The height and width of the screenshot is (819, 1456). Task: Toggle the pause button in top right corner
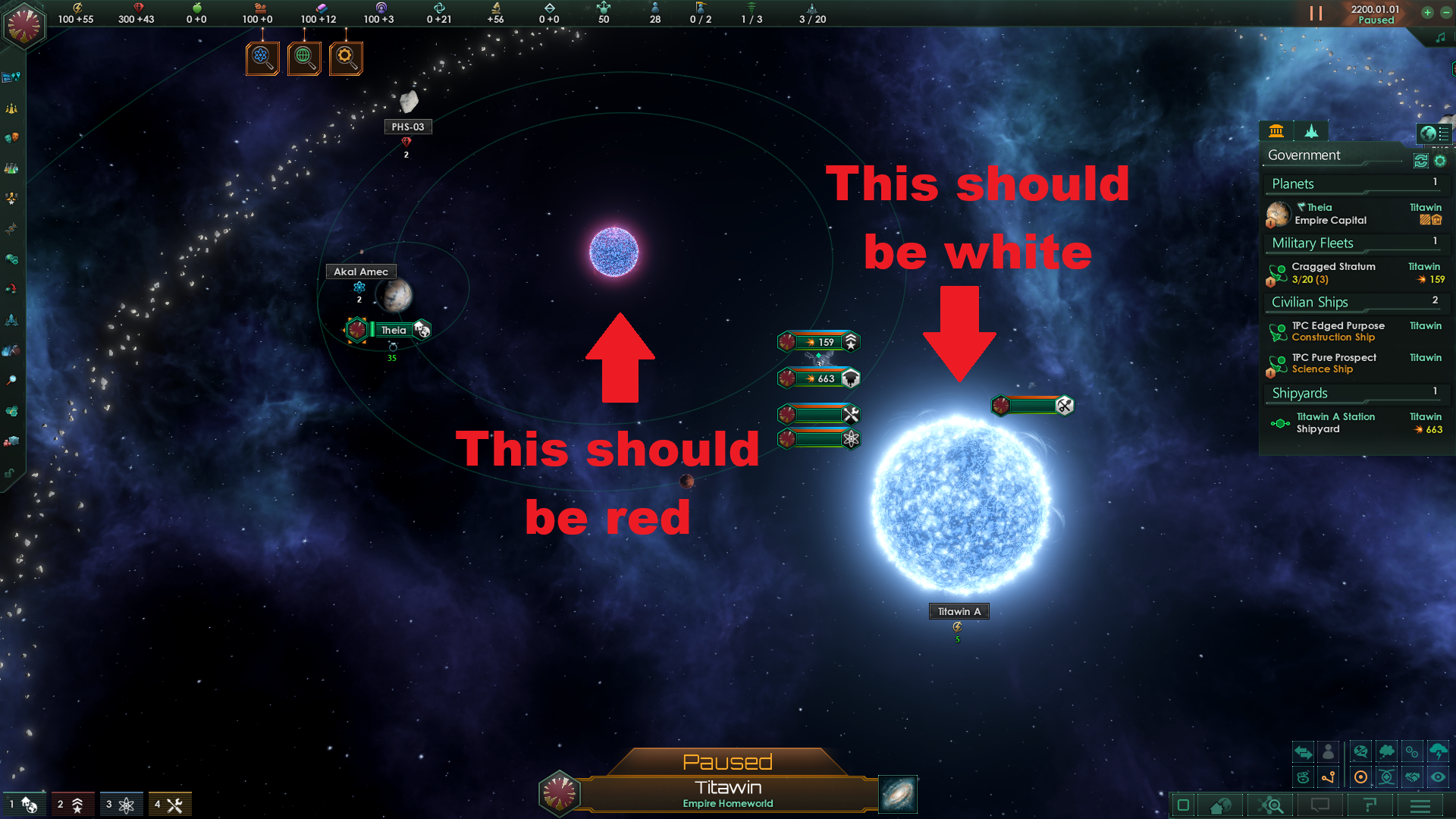1316,13
